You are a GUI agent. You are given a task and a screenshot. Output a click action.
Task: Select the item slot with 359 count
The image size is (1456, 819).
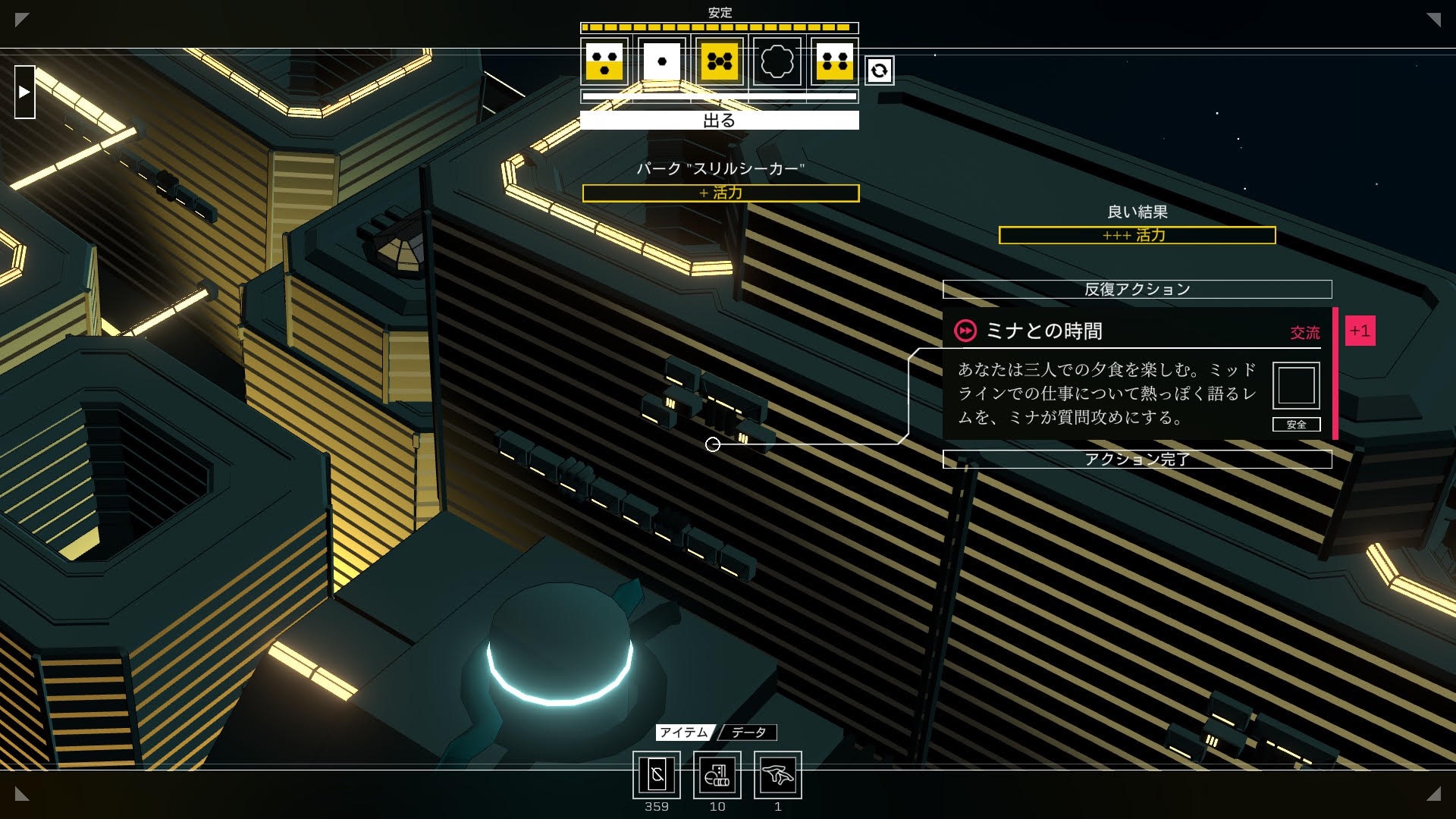click(657, 775)
